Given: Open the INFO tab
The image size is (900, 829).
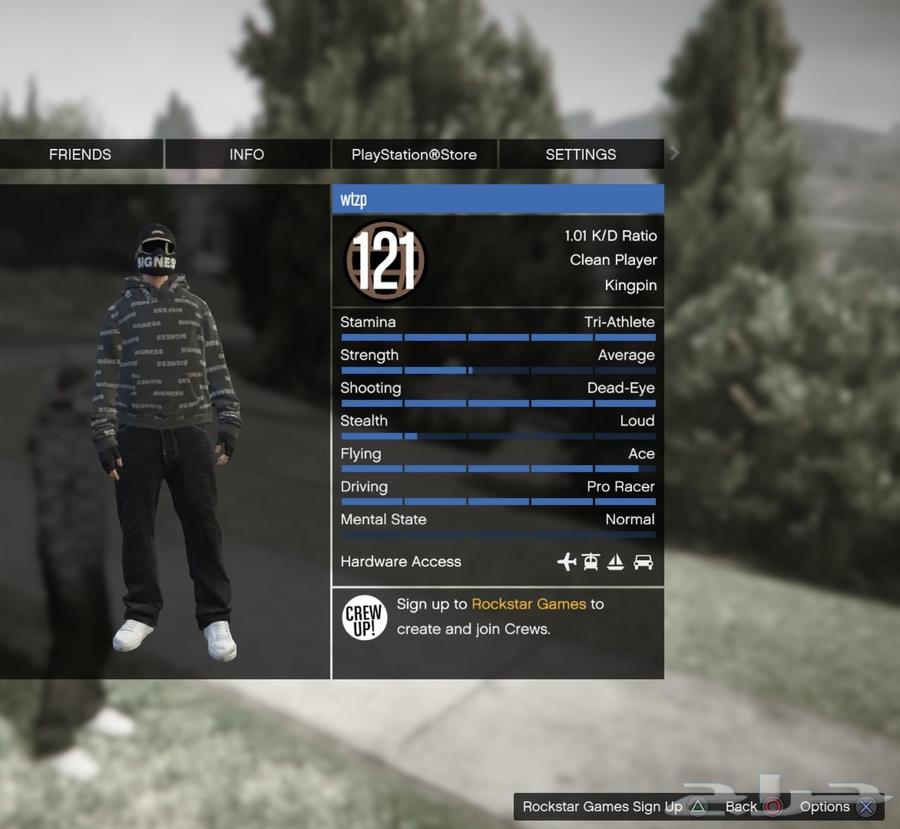Looking at the screenshot, I should click(247, 154).
